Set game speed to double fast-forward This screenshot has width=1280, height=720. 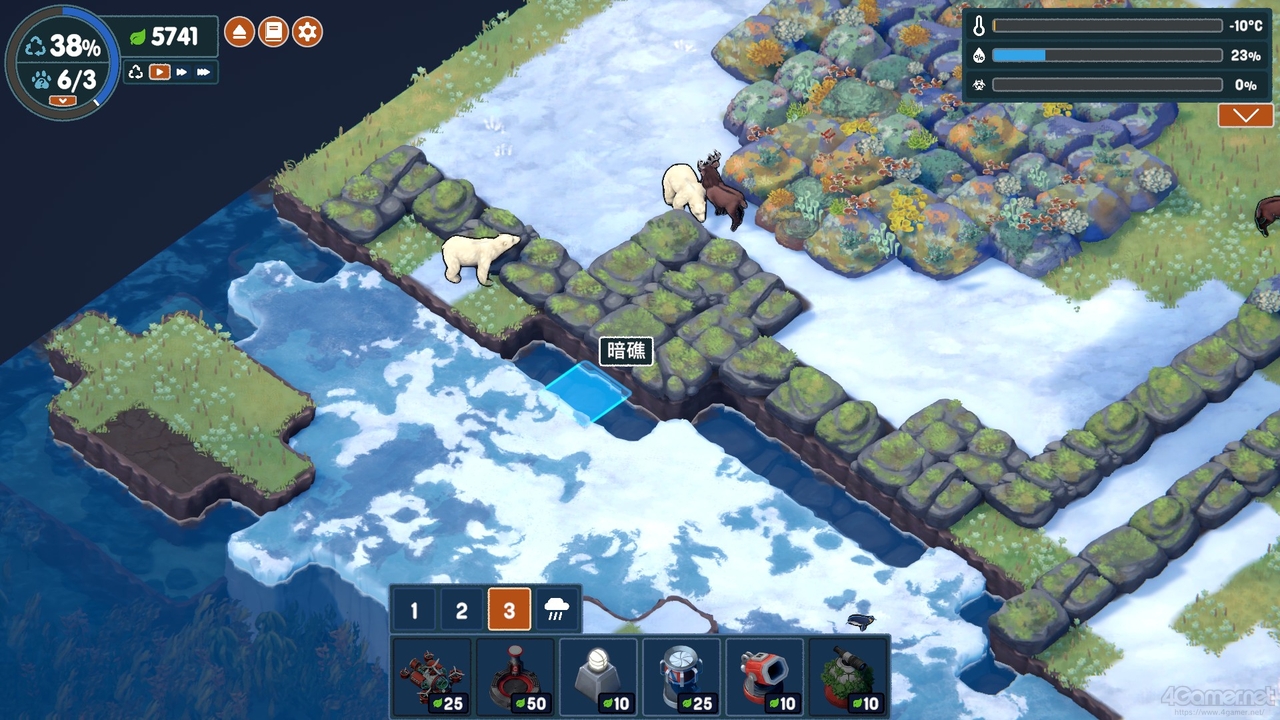pos(182,72)
